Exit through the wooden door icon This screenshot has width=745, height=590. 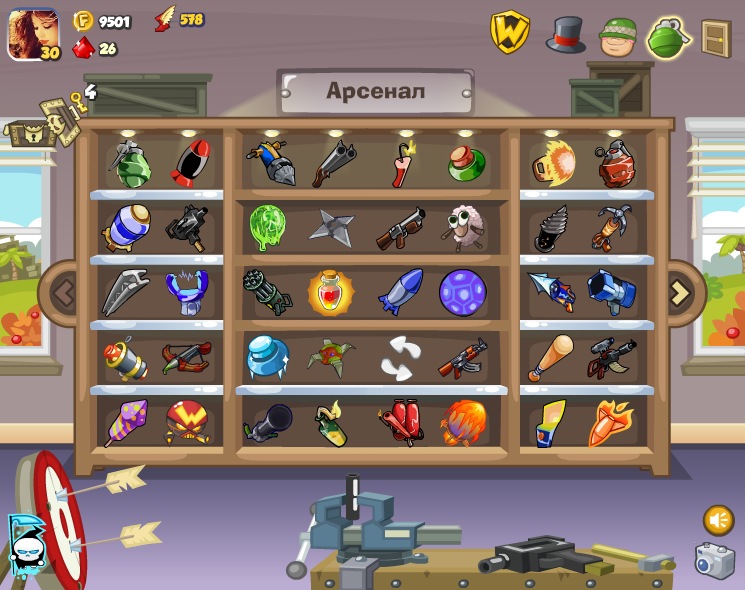tap(715, 38)
